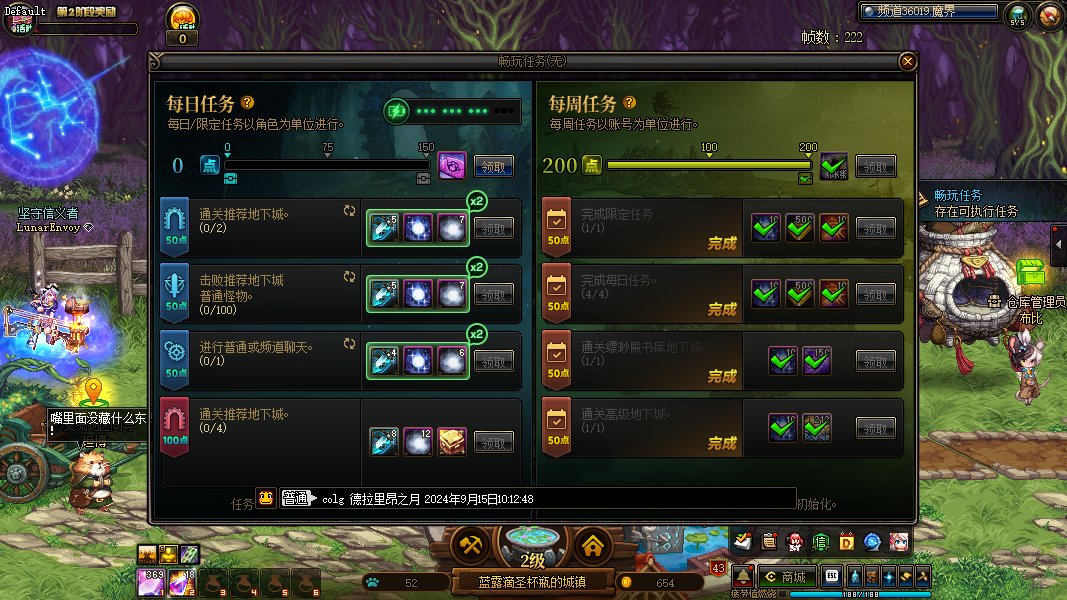Viewport: 1067px width, 600px height.
Task: Collapse the side panel with the arrow tab
Action: pyautogui.click(x=1059, y=240)
